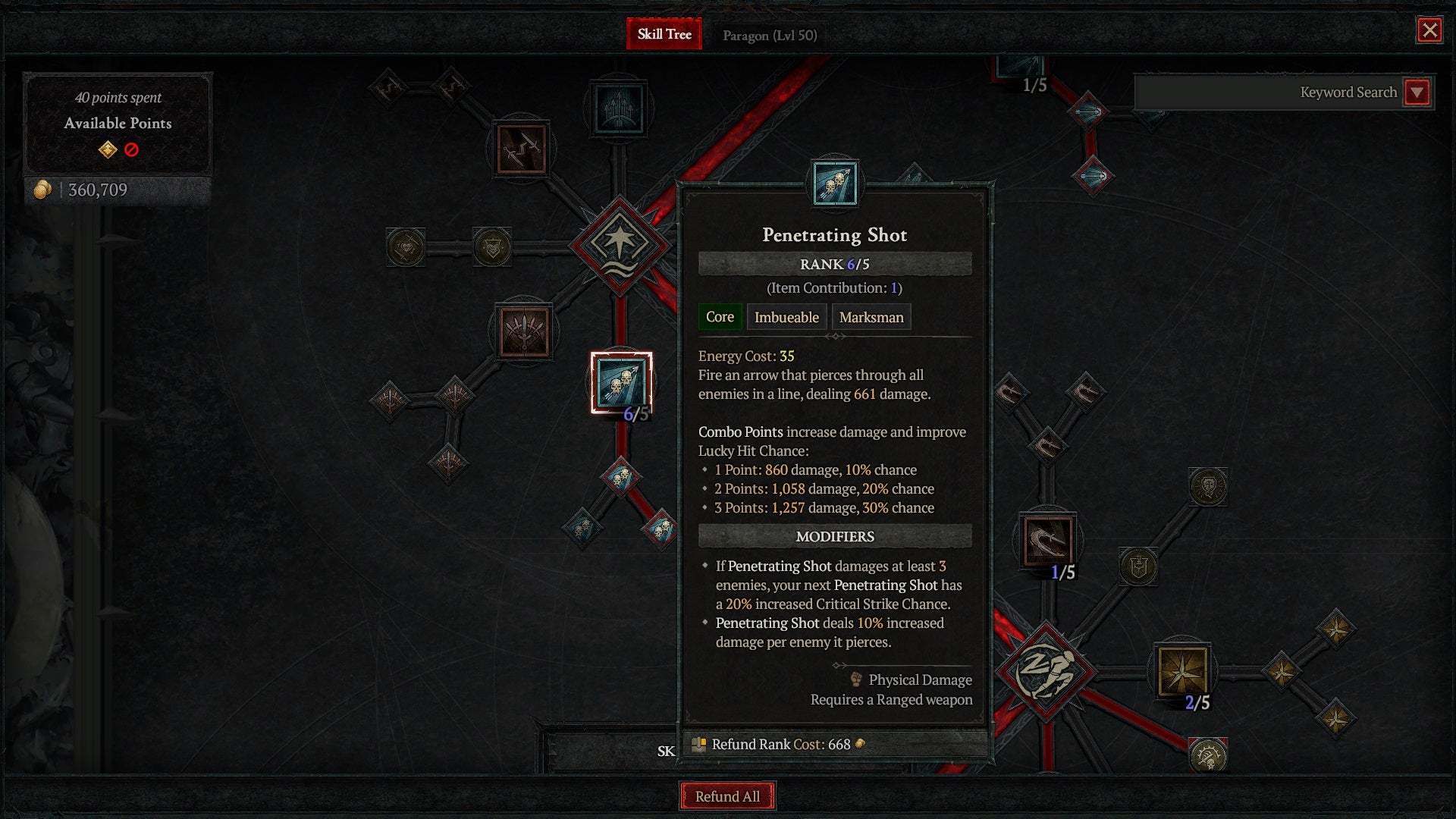Click the Imbueable tag on the tooltip
Image resolution: width=1456 pixels, height=819 pixels.
pos(786,317)
